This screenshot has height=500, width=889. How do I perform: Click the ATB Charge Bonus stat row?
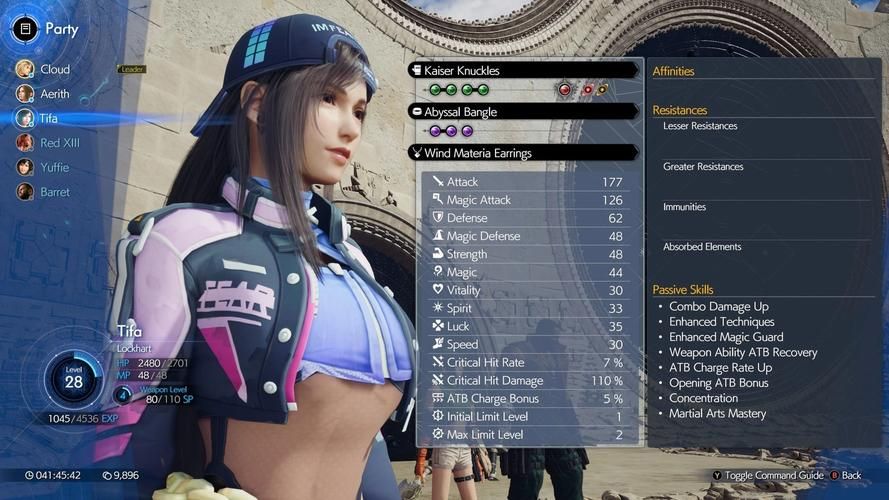click(530, 399)
